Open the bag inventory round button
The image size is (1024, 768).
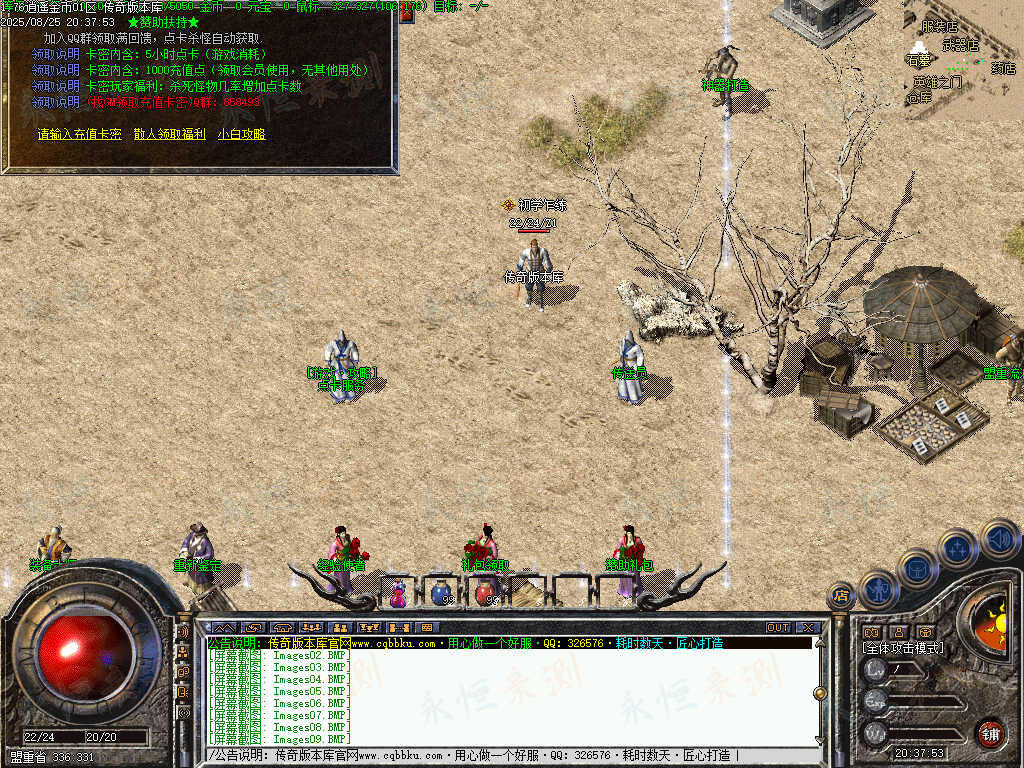point(918,567)
